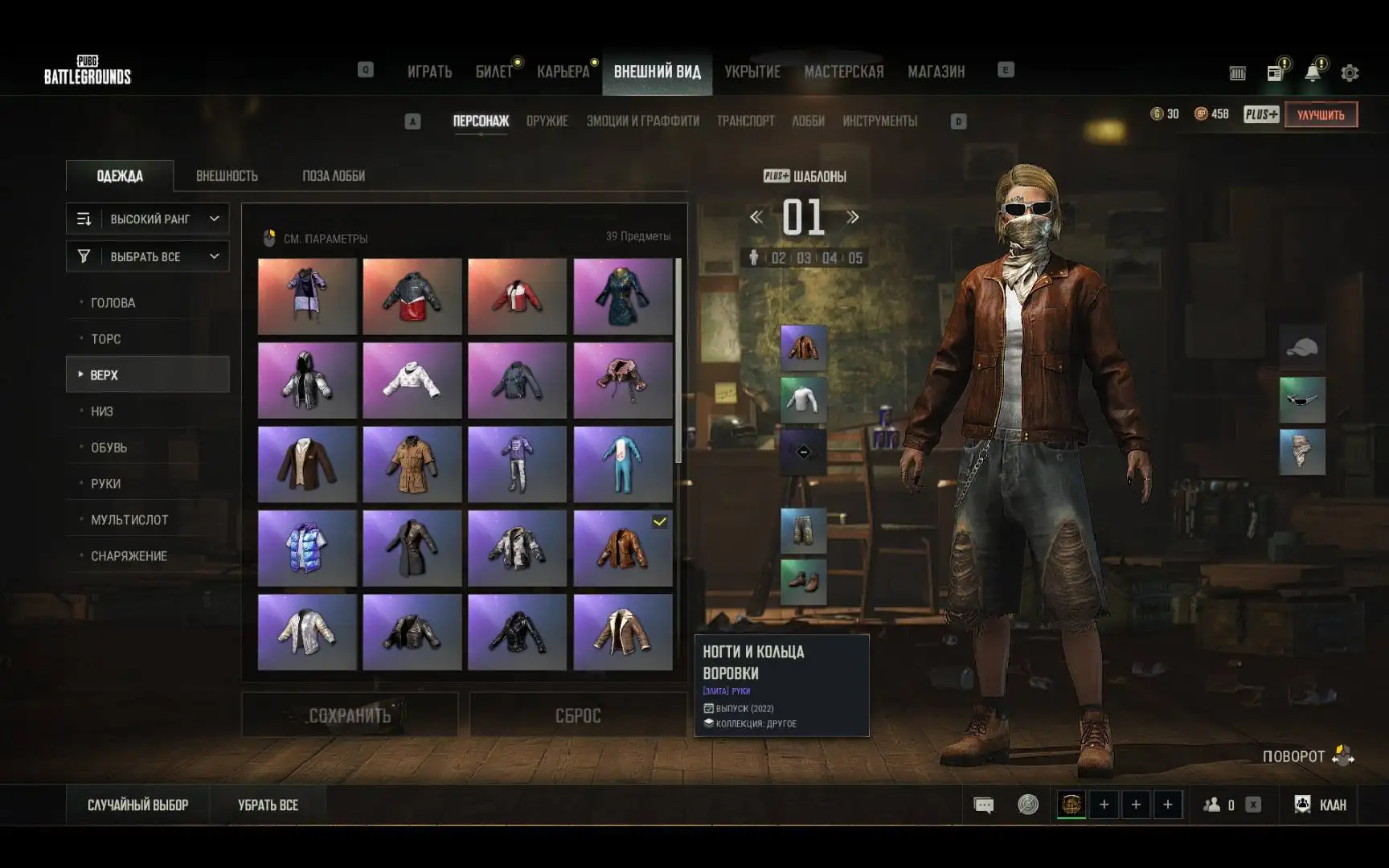Select the blue puffer vest item

coord(307,548)
